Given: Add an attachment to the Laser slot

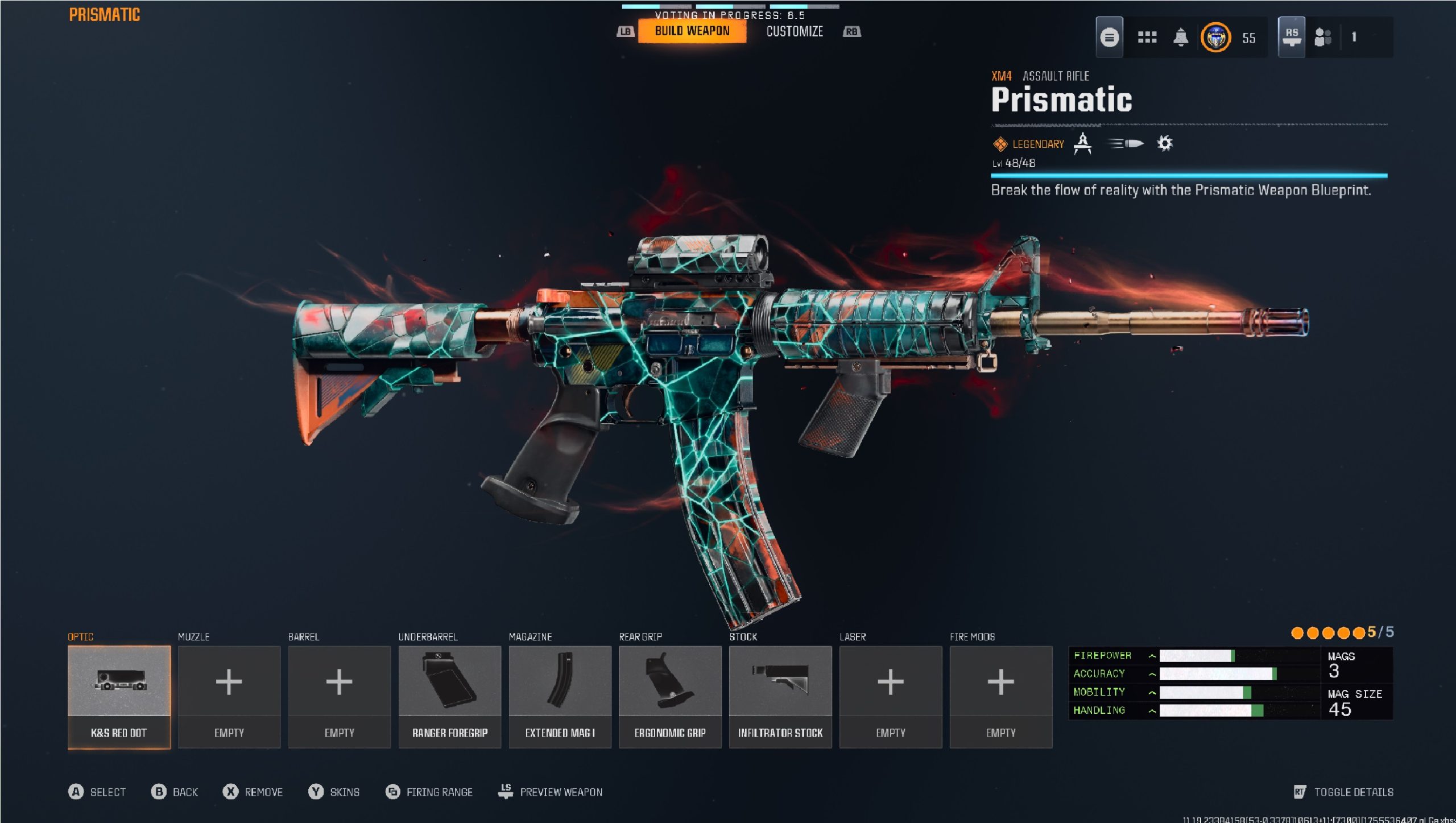Looking at the screenshot, I should (x=891, y=696).
